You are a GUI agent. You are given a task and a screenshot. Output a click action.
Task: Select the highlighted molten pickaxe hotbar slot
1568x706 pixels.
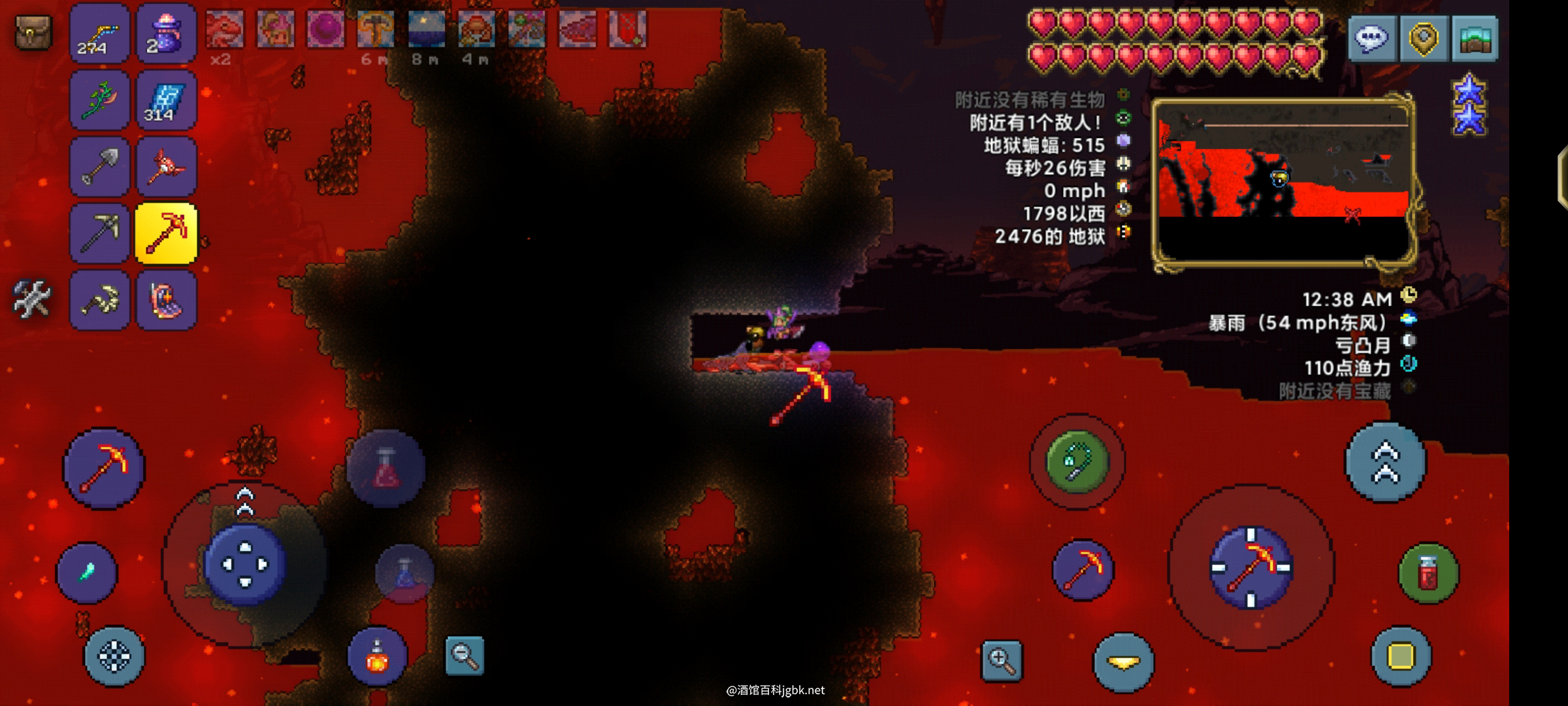pos(166,233)
